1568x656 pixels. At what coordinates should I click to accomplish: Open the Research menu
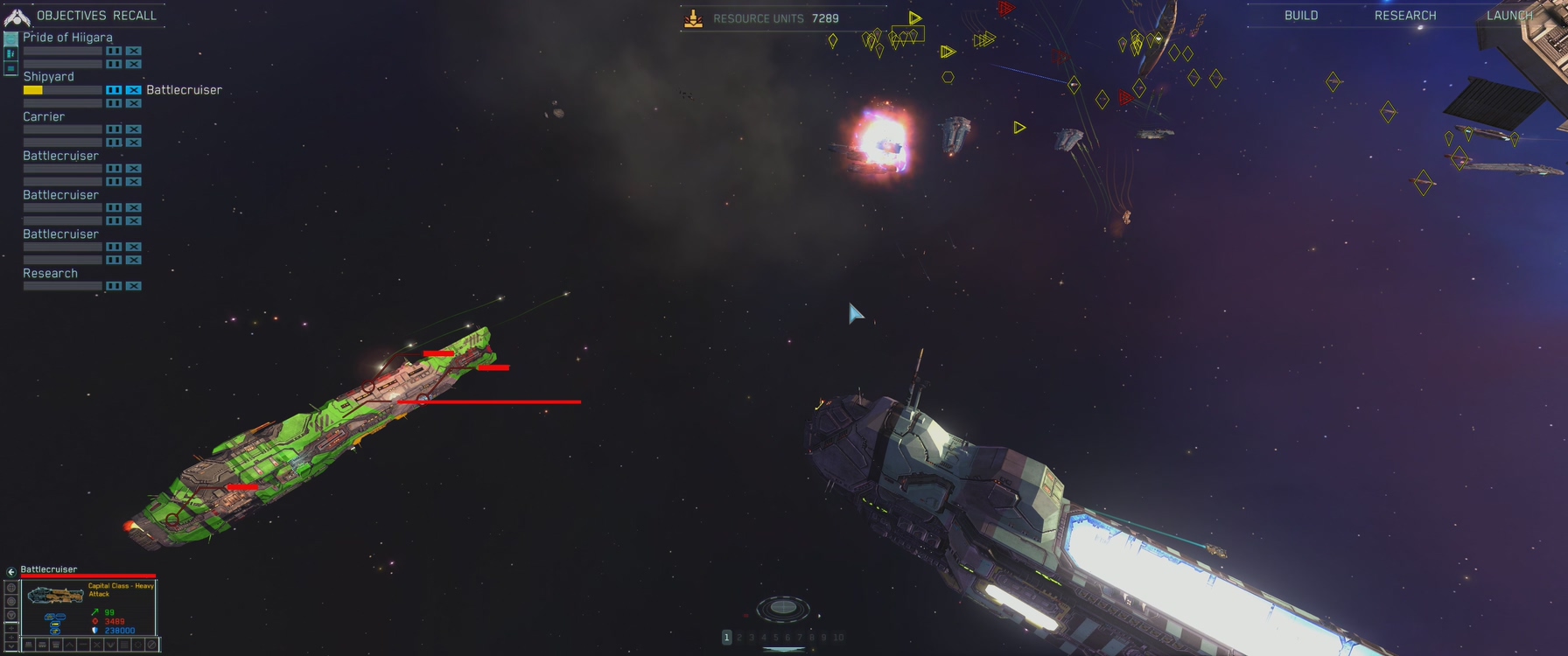(1404, 16)
